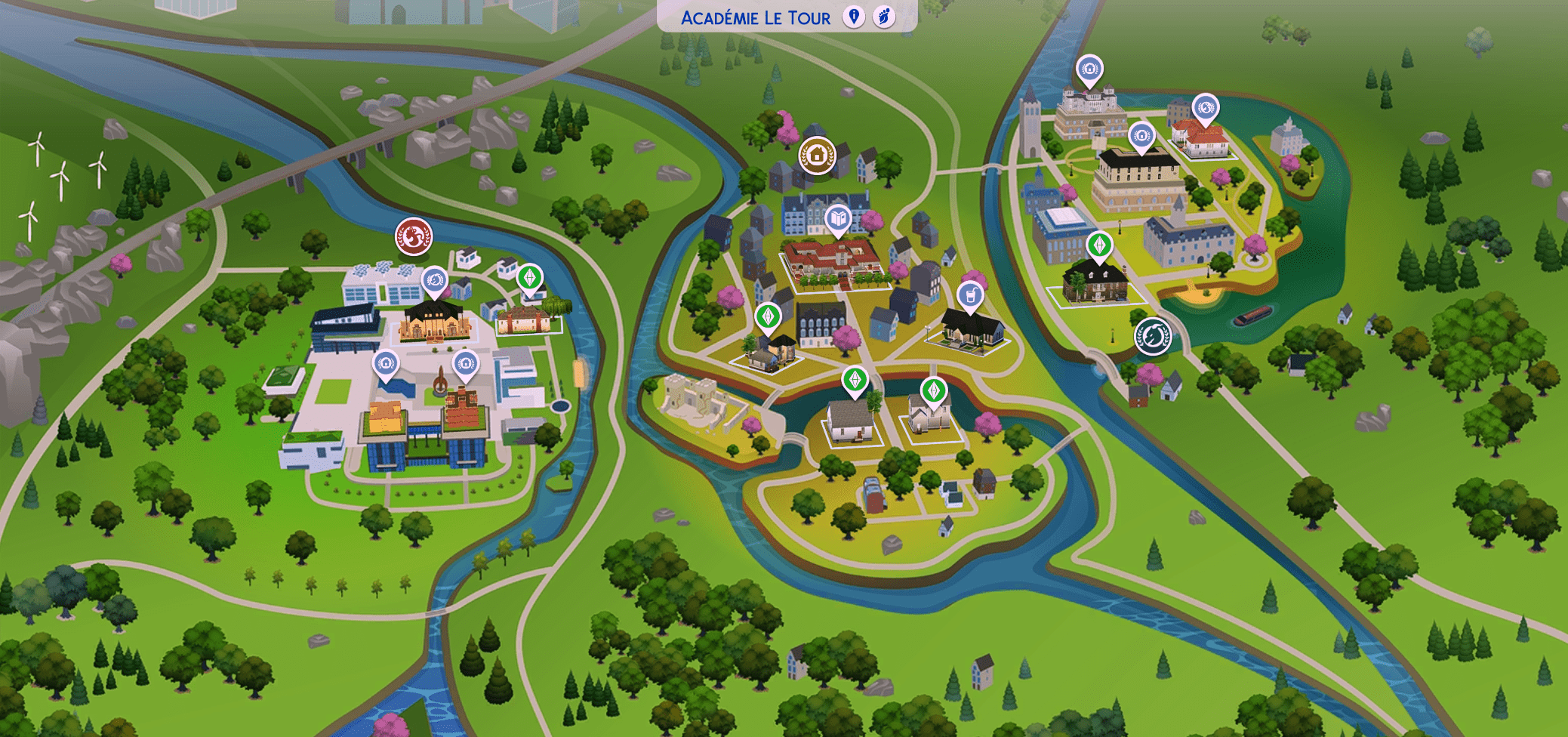
Task: Select the library book map marker
Action: click(838, 219)
